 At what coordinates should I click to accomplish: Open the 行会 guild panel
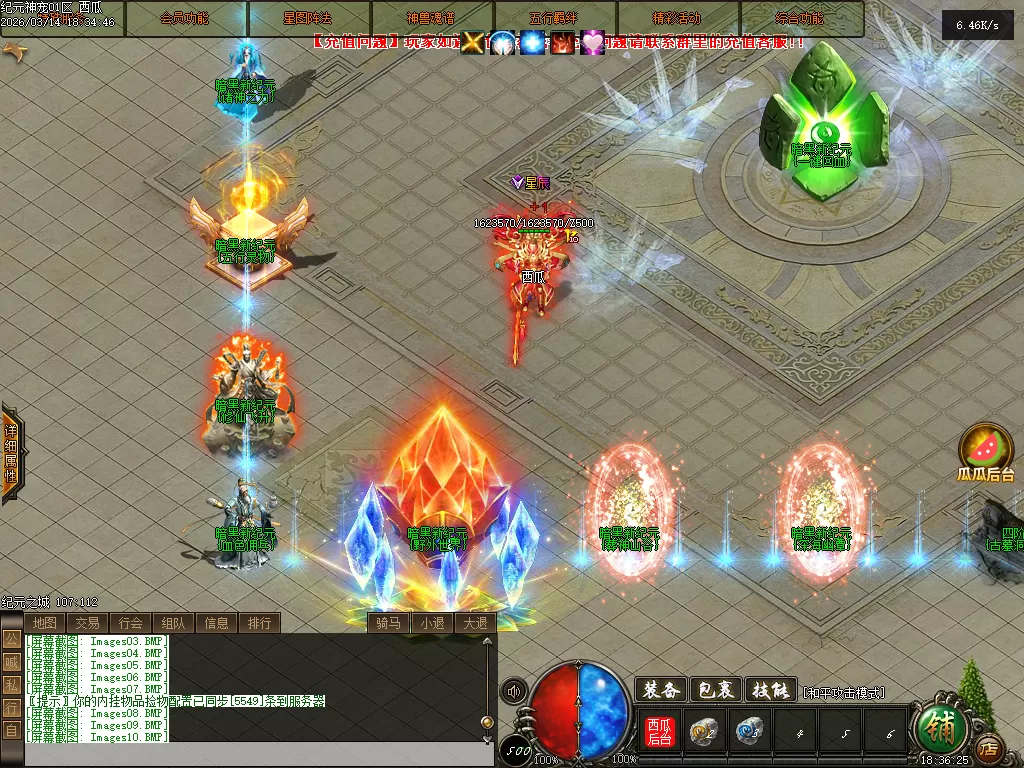click(131, 623)
